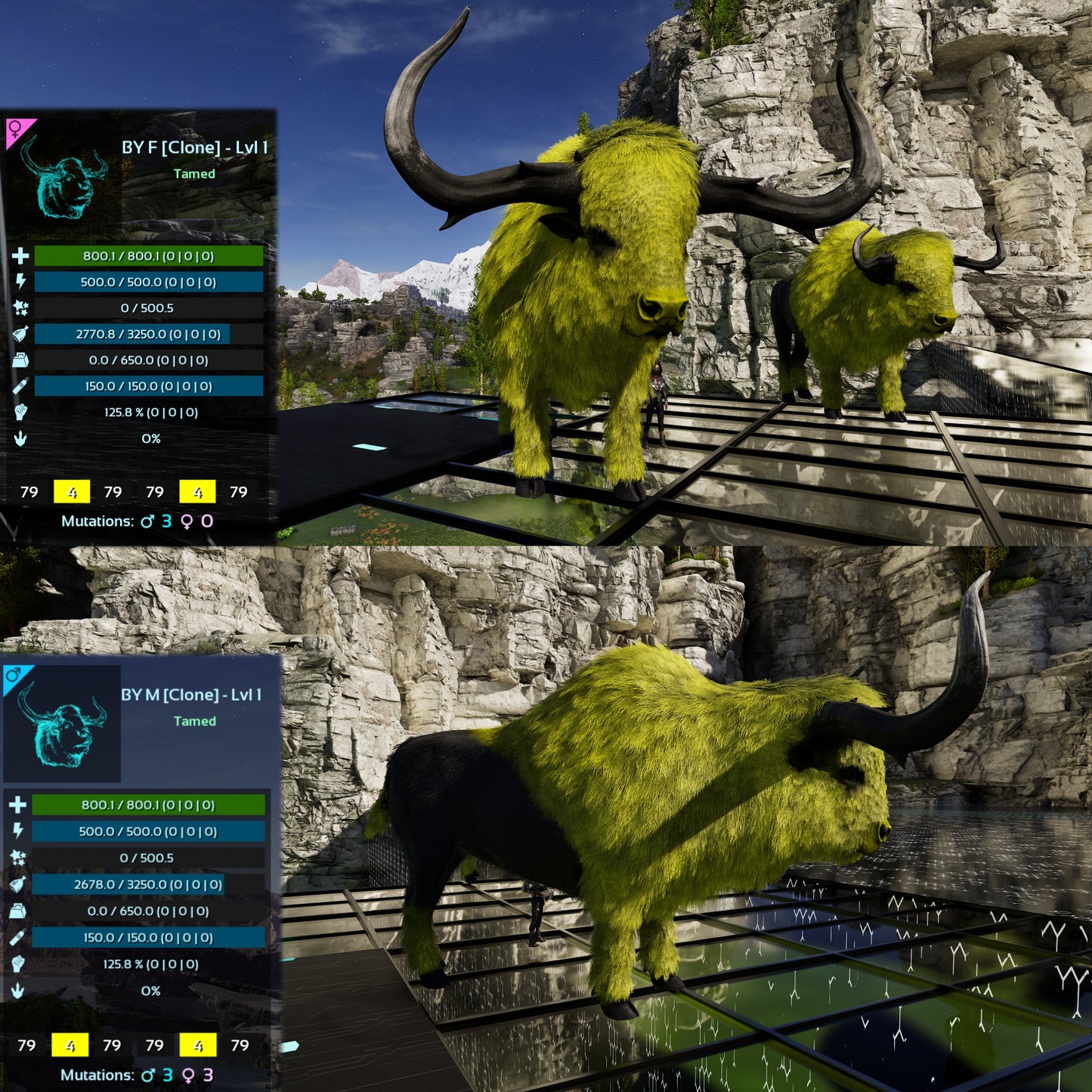Click the food meat icon on BY F panel

(x=20, y=334)
